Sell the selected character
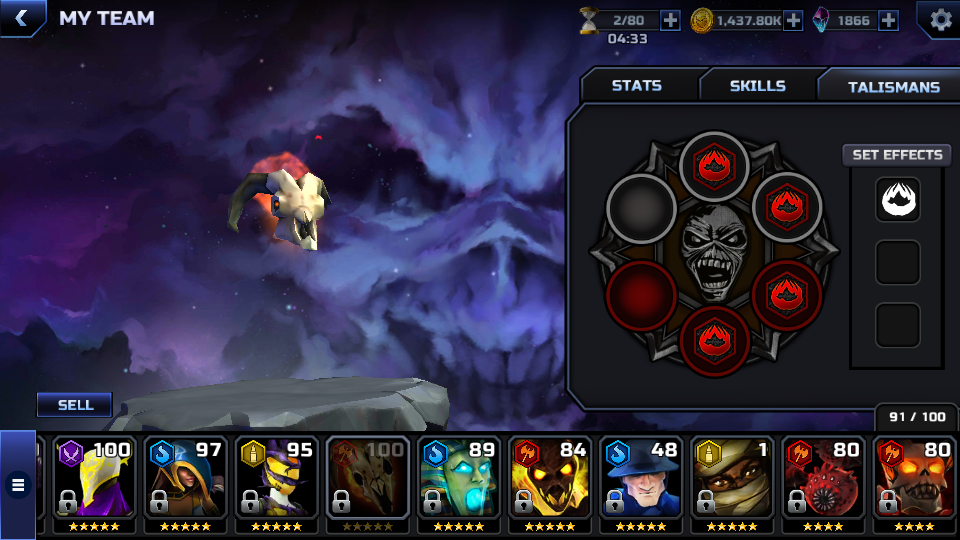Viewport: 960px width, 540px height. click(x=75, y=405)
